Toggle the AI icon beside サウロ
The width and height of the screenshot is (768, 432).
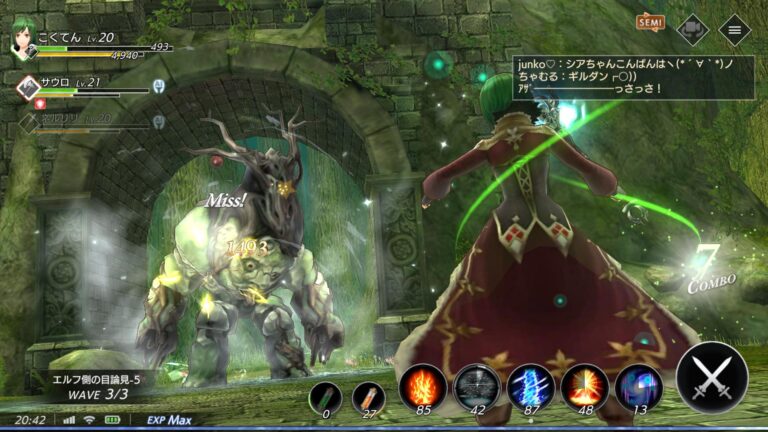(x=158, y=86)
